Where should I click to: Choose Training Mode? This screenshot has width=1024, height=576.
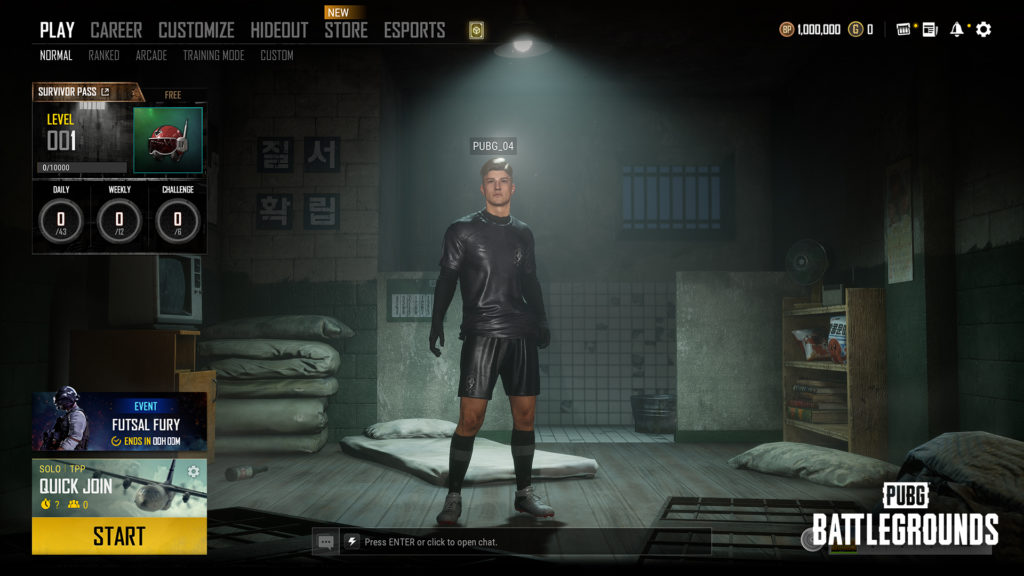[x=213, y=56]
